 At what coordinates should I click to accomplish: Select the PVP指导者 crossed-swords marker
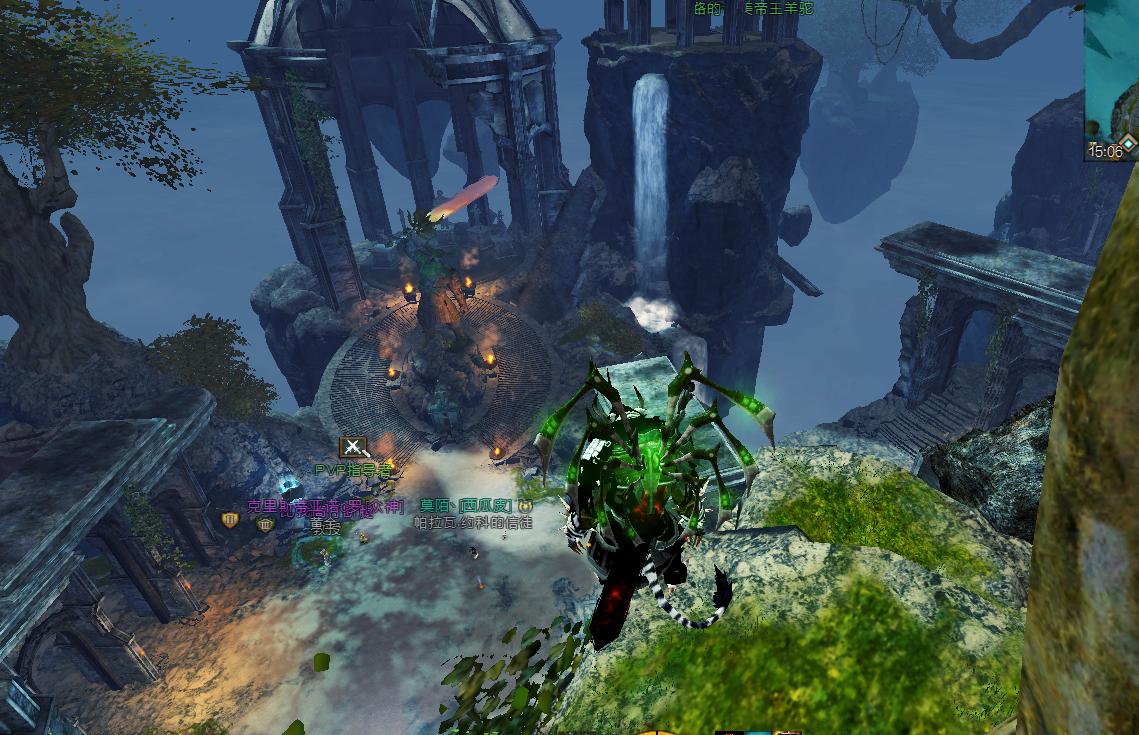(x=353, y=447)
